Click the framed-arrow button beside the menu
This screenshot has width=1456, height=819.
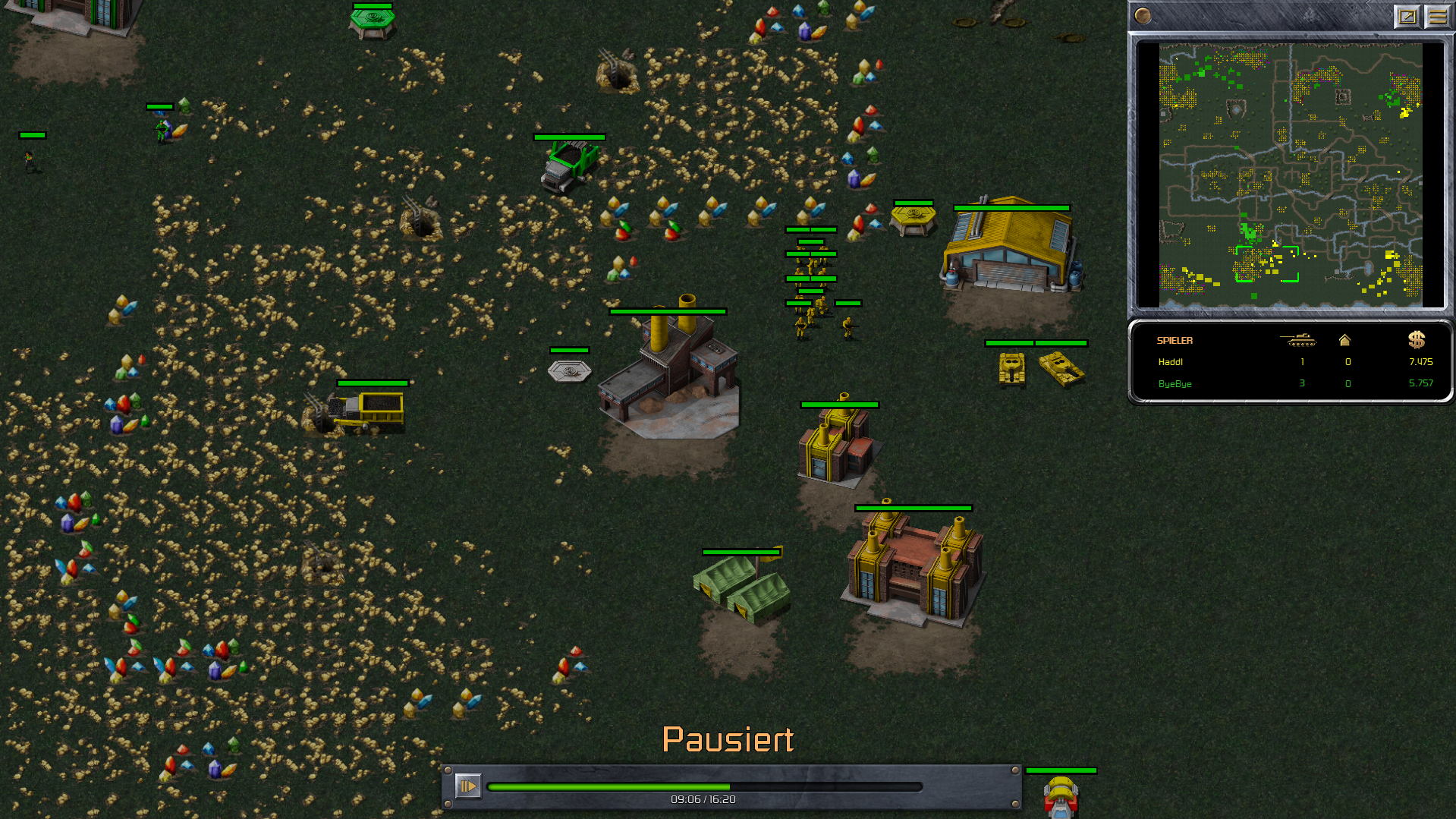click(x=1407, y=16)
